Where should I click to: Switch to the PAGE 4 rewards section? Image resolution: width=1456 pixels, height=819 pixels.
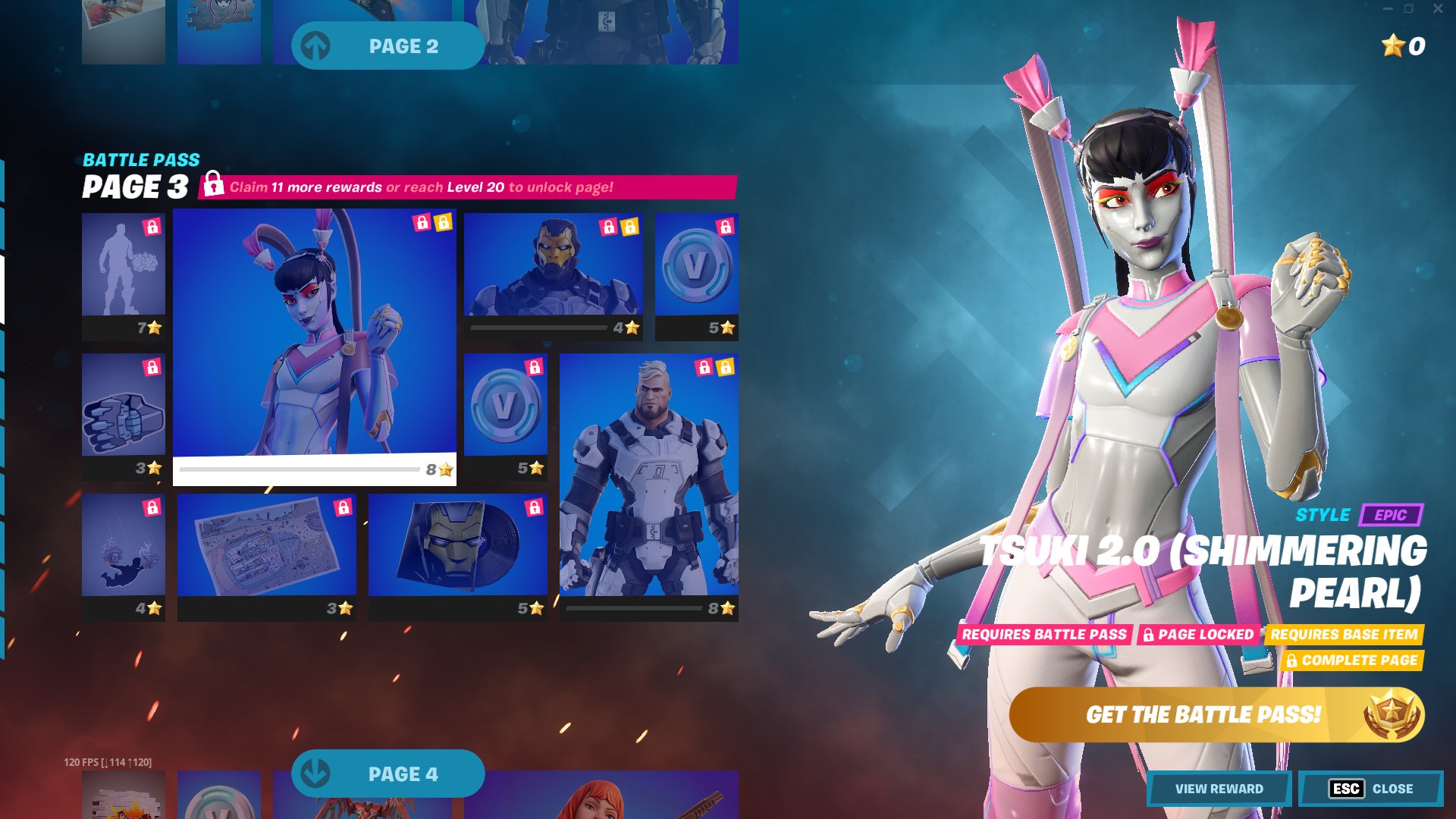coord(406,773)
